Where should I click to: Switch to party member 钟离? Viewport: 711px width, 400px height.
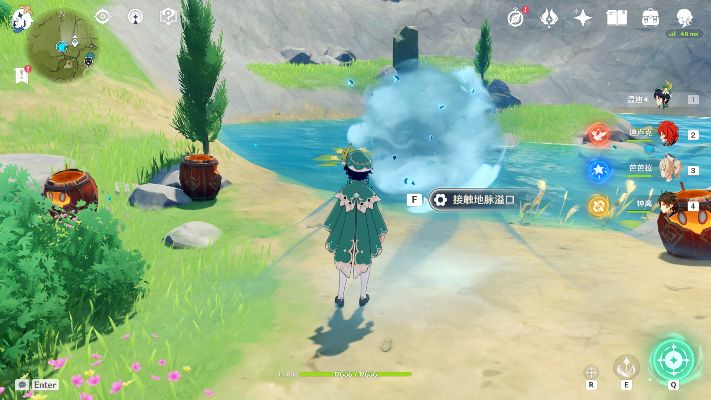point(665,204)
